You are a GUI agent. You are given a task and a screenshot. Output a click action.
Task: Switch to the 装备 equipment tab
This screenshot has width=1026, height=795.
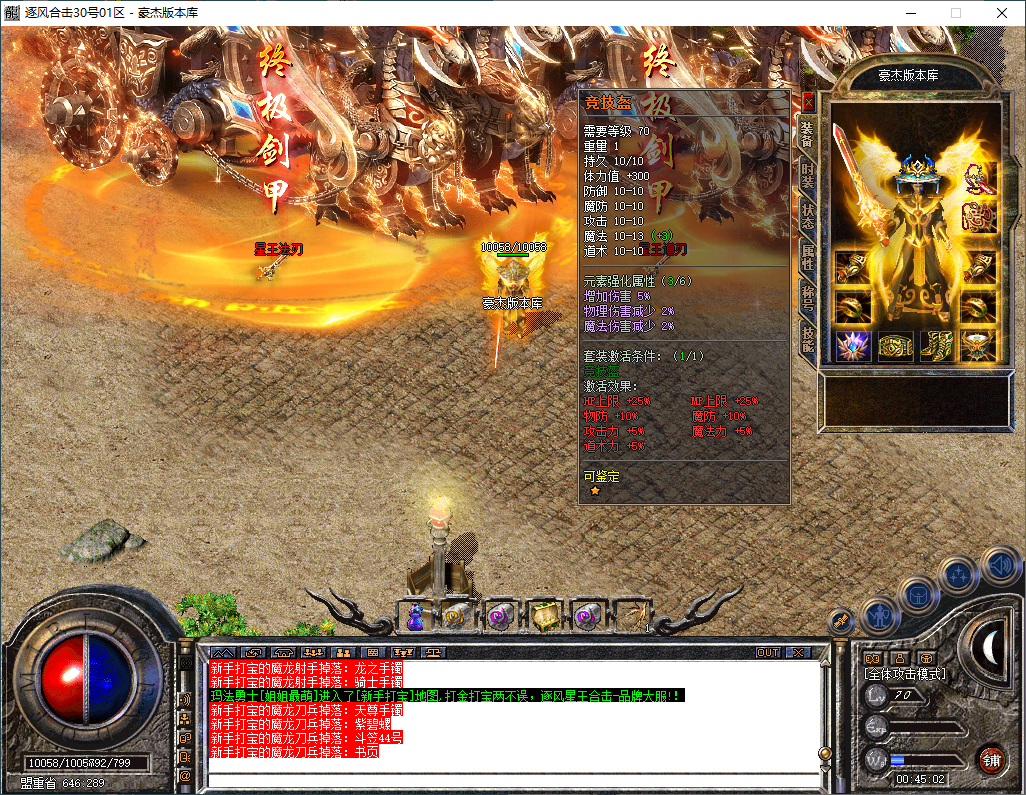point(808,135)
